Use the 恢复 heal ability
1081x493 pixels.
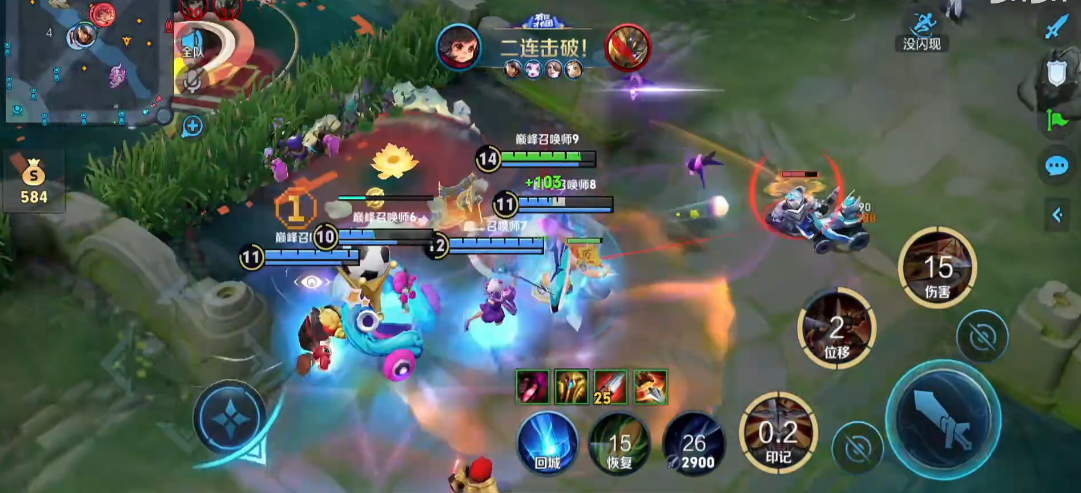[619, 443]
